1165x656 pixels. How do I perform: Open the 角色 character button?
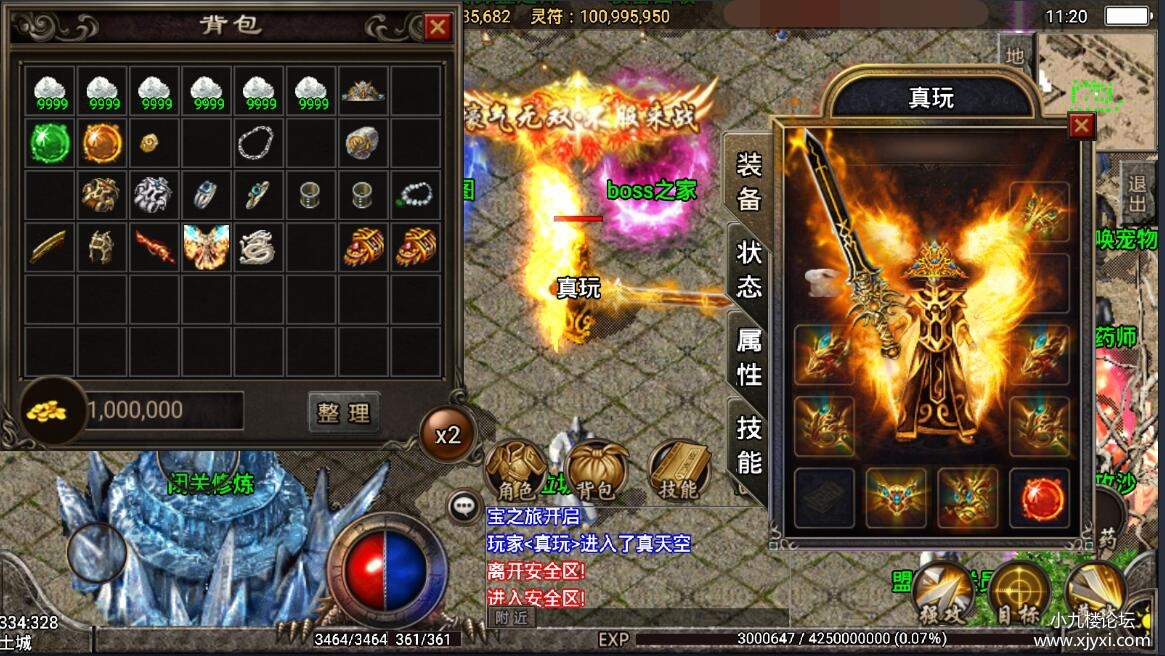[516, 470]
